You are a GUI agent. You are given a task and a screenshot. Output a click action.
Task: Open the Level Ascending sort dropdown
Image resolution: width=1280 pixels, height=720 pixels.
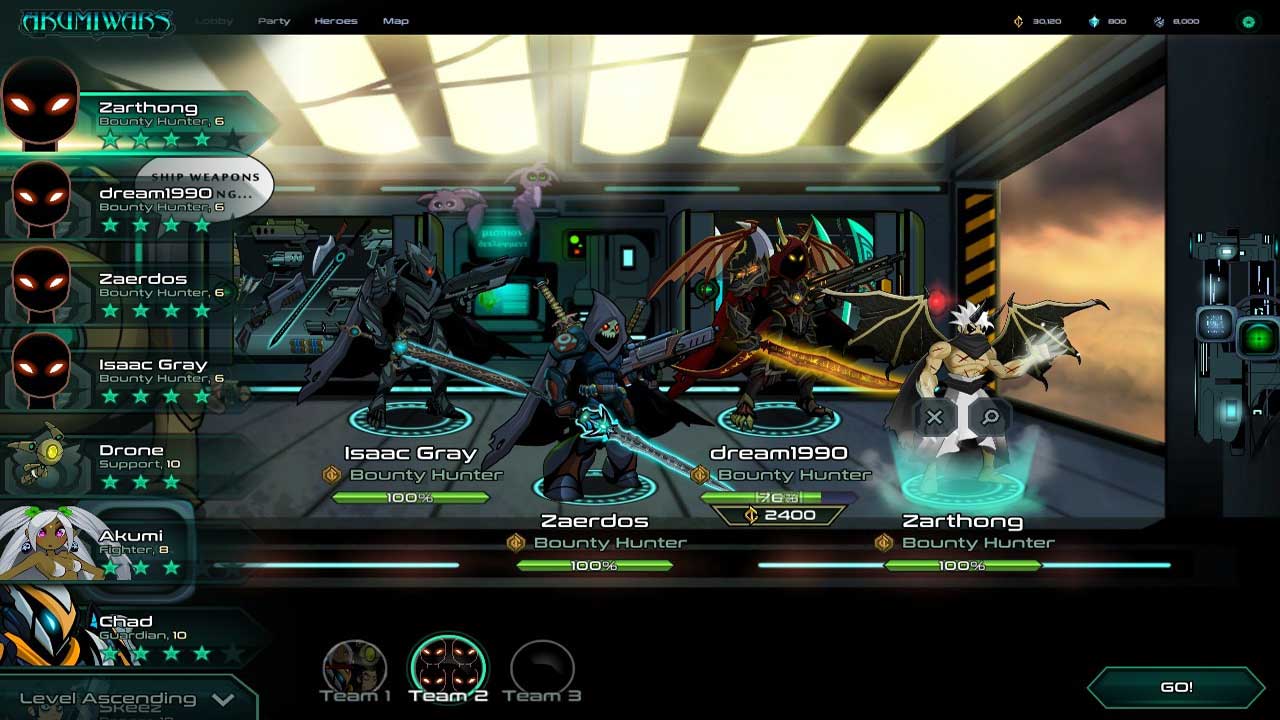pos(126,699)
